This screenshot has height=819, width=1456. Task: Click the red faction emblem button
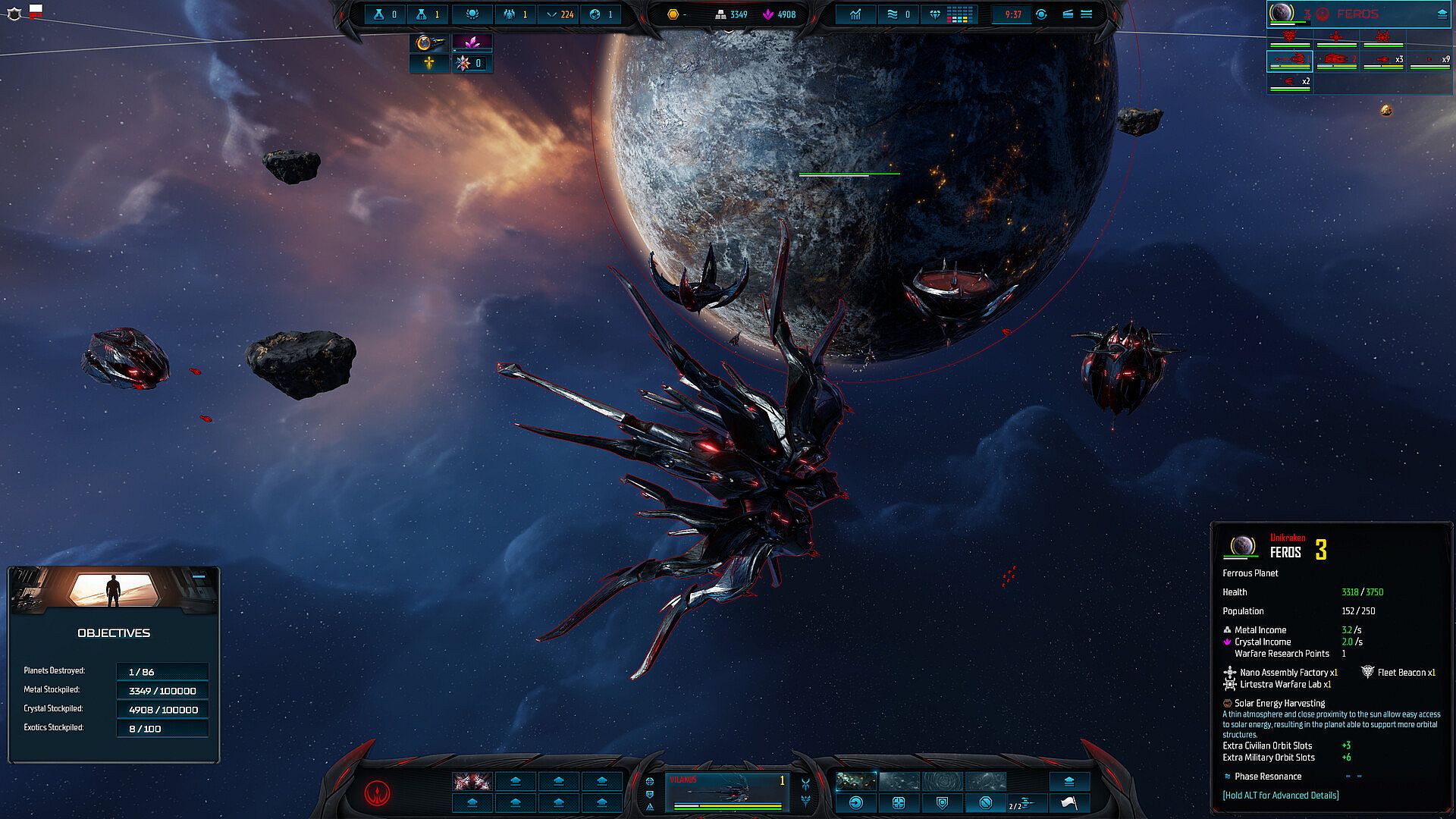coord(377,792)
